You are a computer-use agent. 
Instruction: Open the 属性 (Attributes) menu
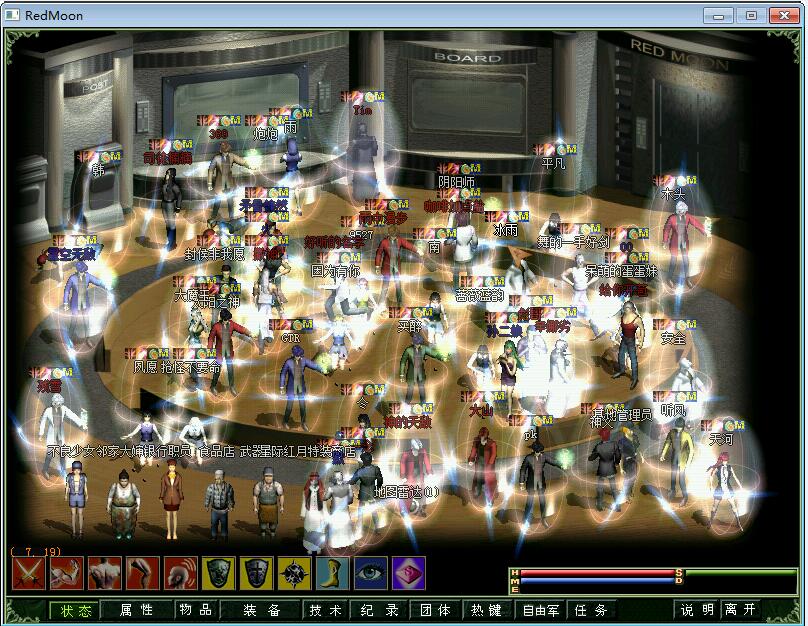(x=137, y=610)
